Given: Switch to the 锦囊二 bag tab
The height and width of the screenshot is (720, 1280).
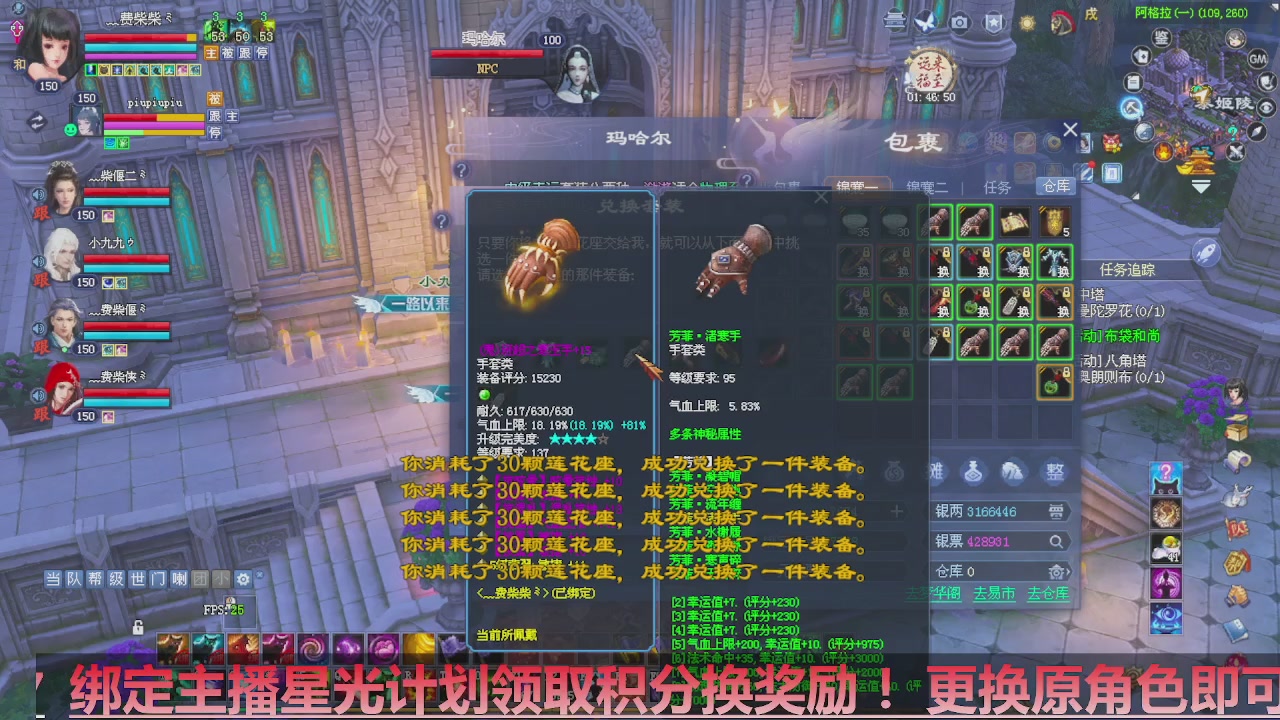Looking at the screenshot, I should [928, 186].
